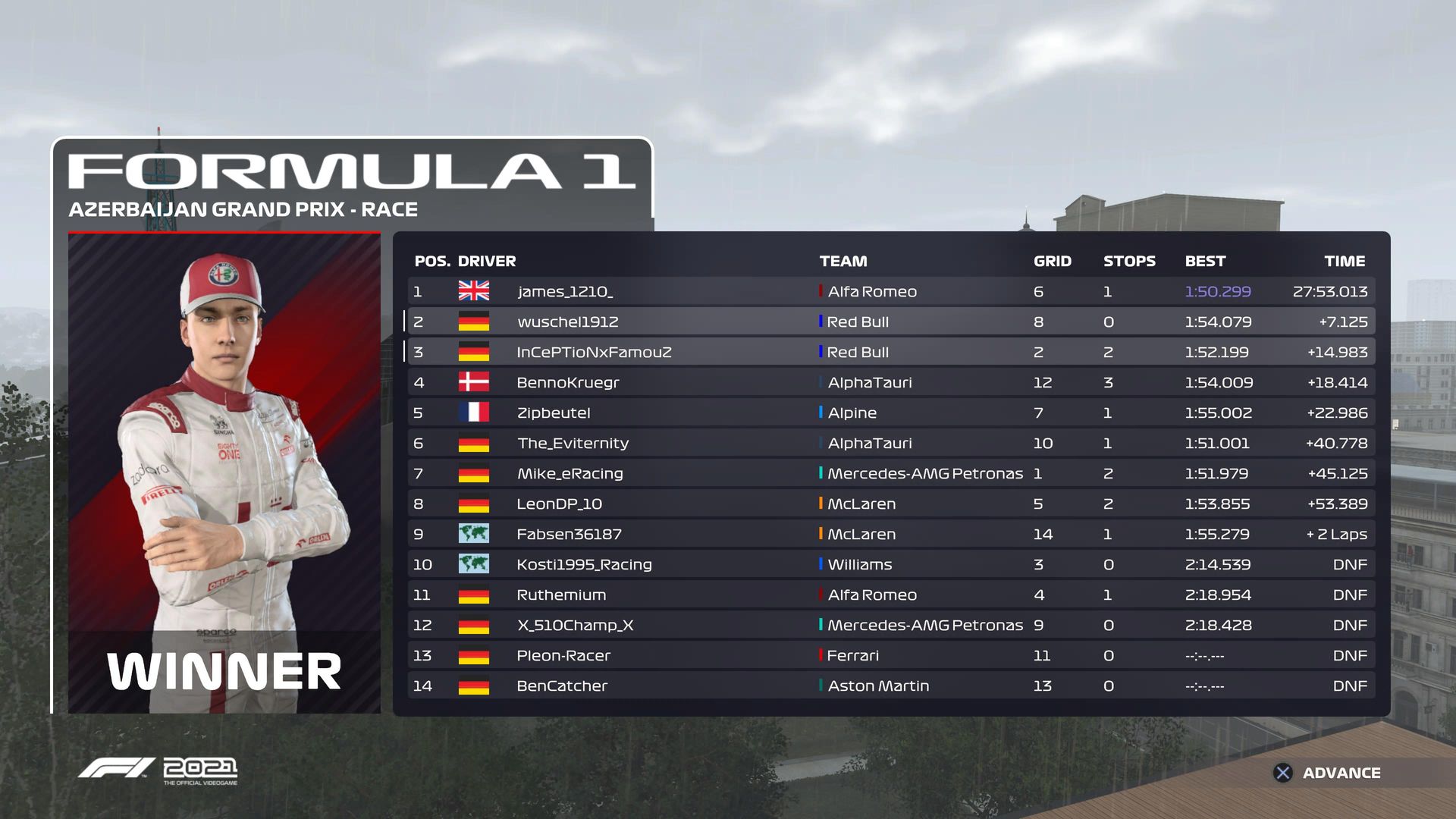
Task: Select Kosti1995_Racing Williams row
Action: [890, 564]
